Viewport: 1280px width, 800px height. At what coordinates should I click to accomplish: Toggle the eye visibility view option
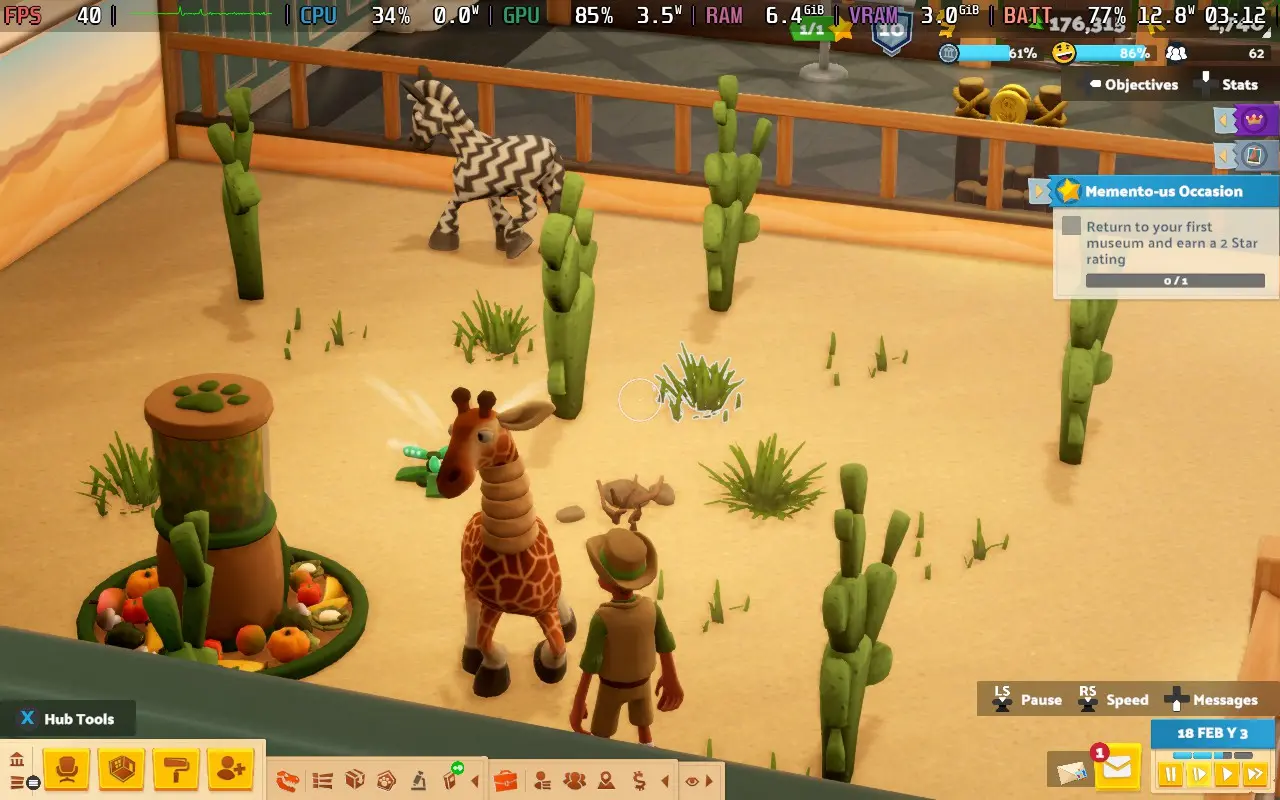[692, 781]
